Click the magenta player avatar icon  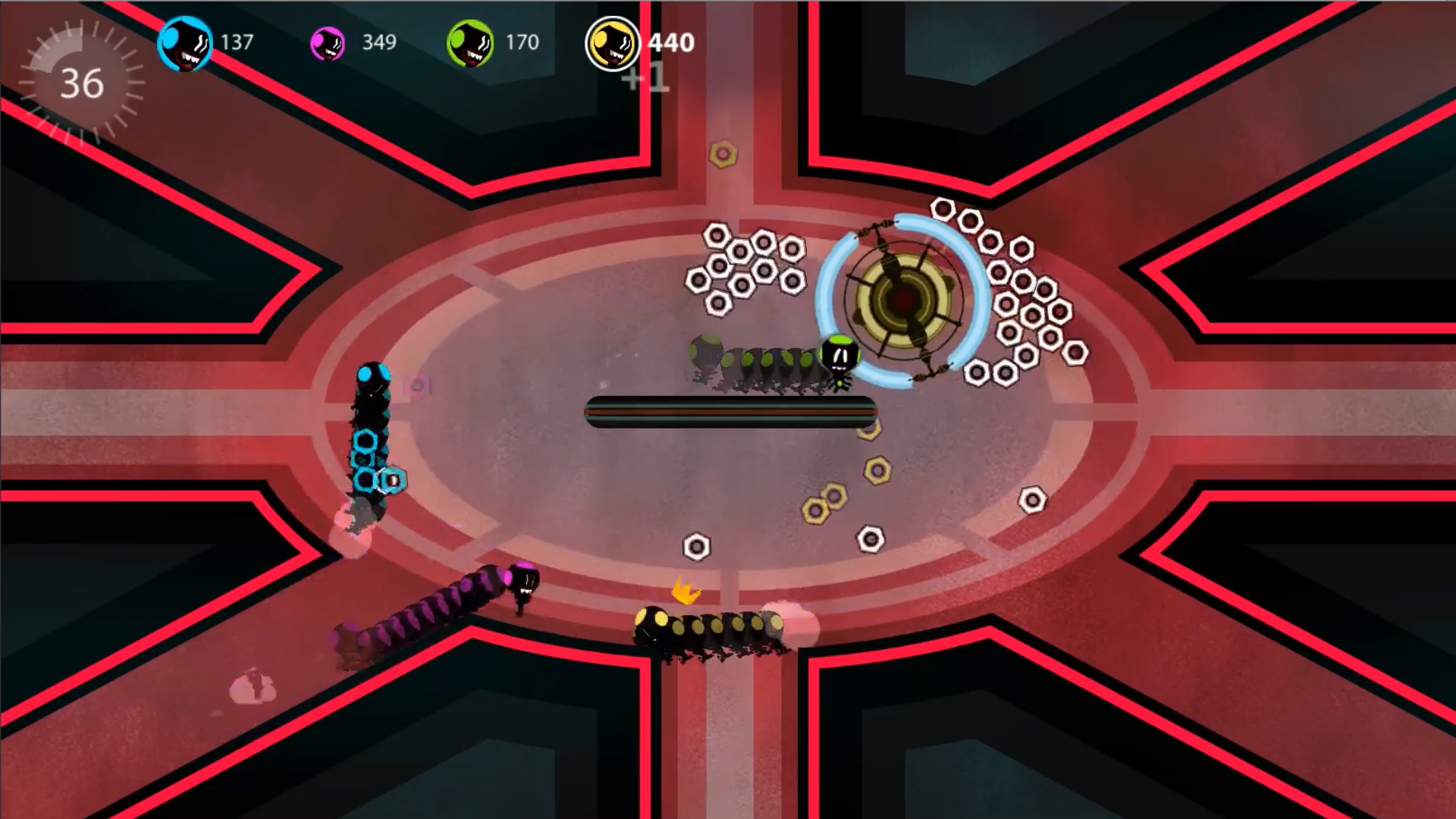pos(329,42)
